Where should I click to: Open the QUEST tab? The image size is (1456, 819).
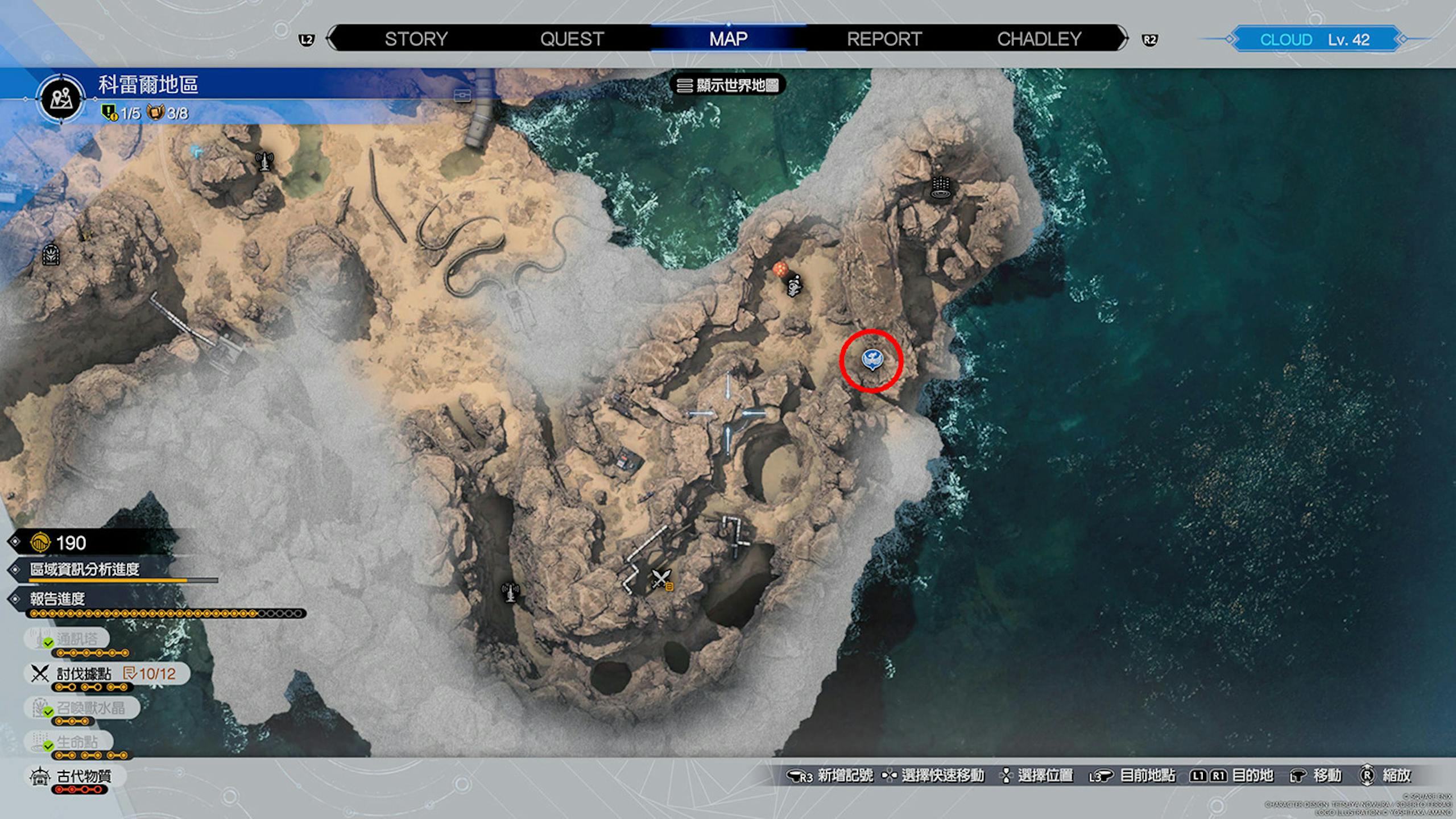click(572, 39)
